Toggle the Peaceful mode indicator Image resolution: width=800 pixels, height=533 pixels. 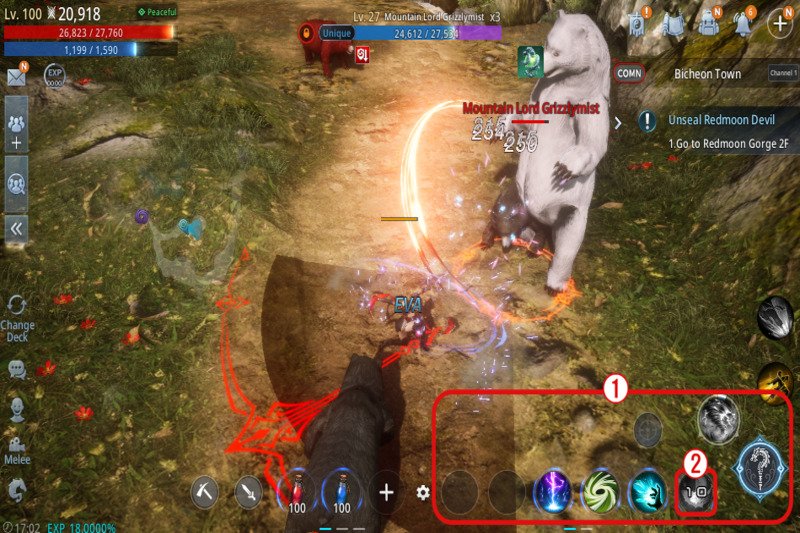[x=155, y=12]
